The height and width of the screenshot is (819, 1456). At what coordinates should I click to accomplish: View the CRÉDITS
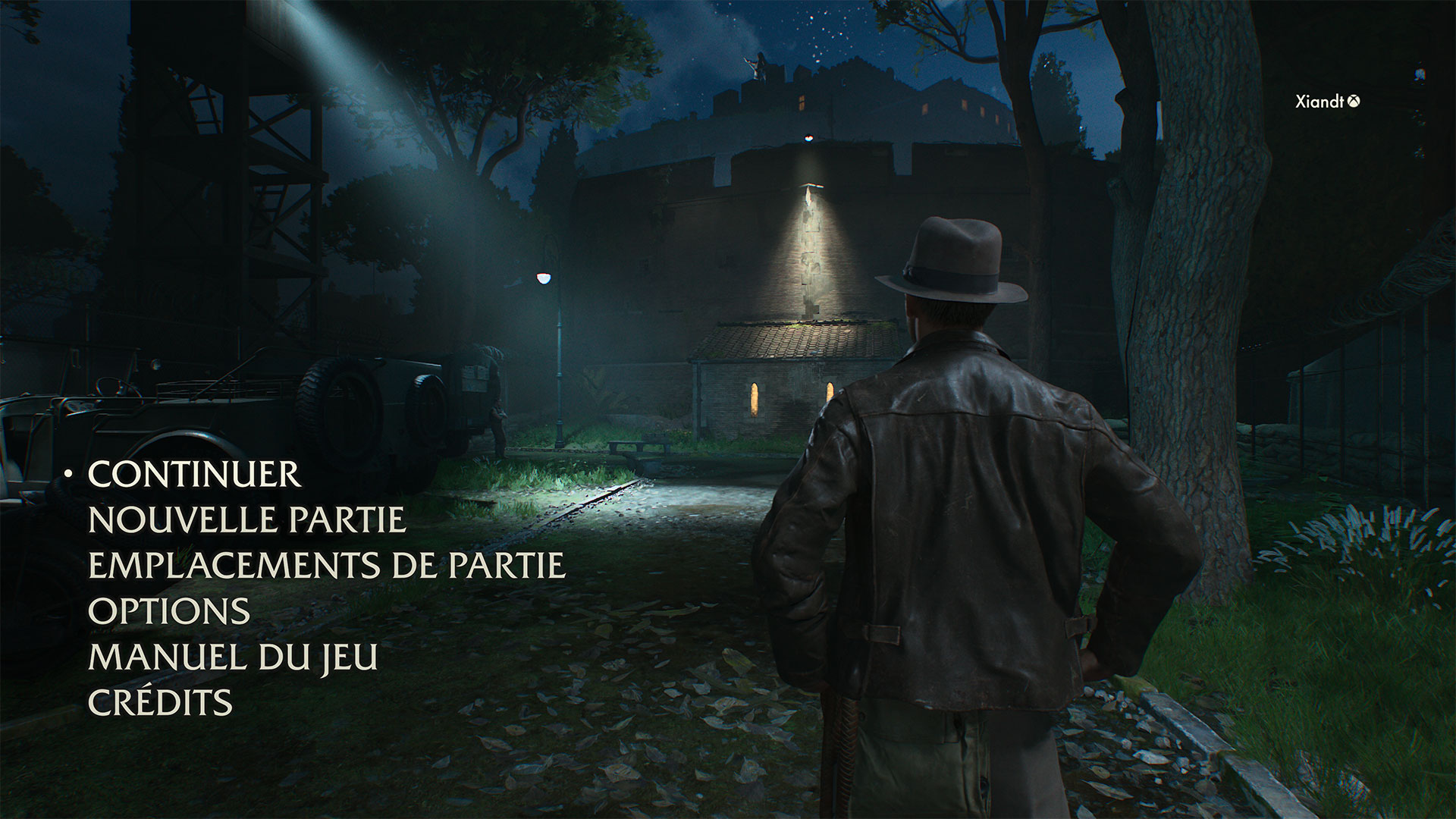click(160, 702)
